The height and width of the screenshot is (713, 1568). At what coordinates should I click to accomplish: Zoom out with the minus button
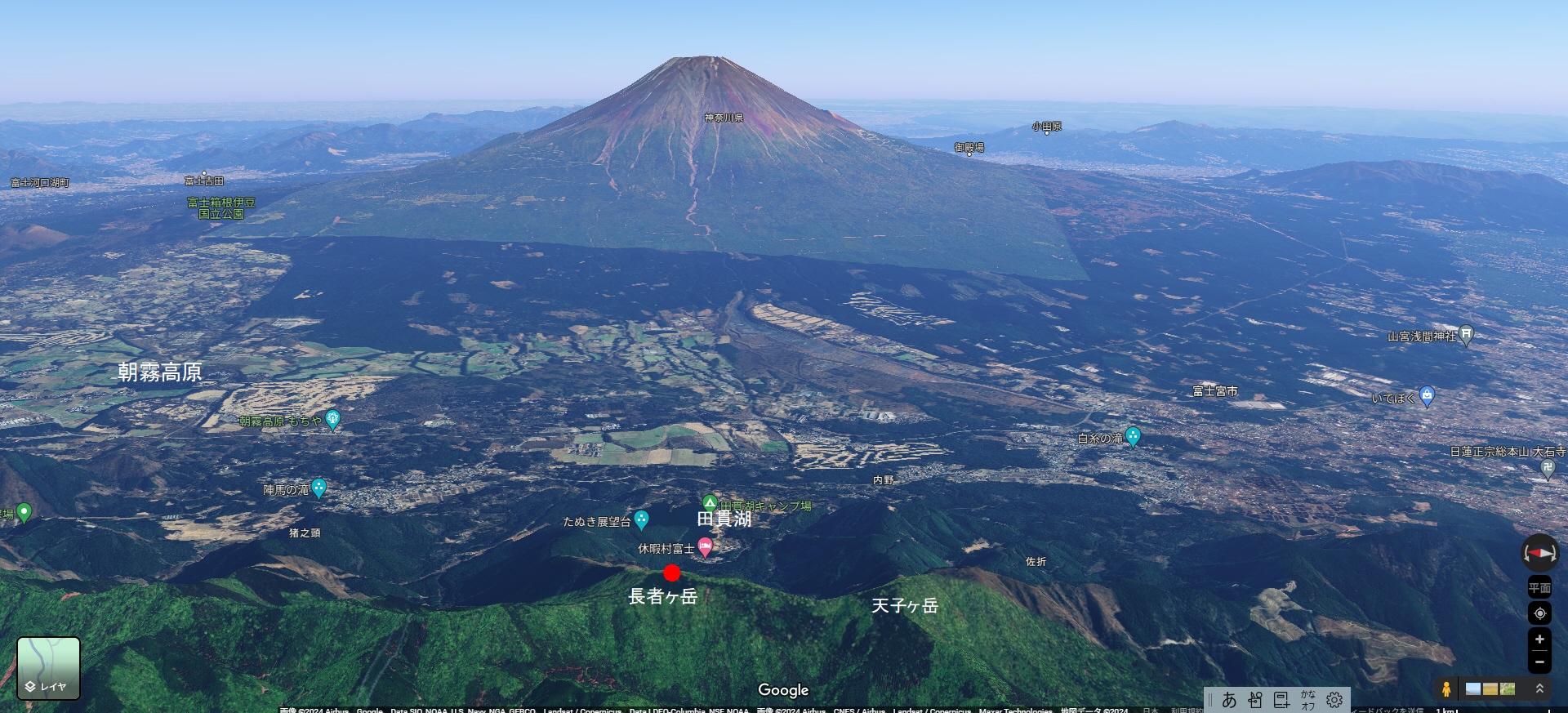pos(1539,662)
